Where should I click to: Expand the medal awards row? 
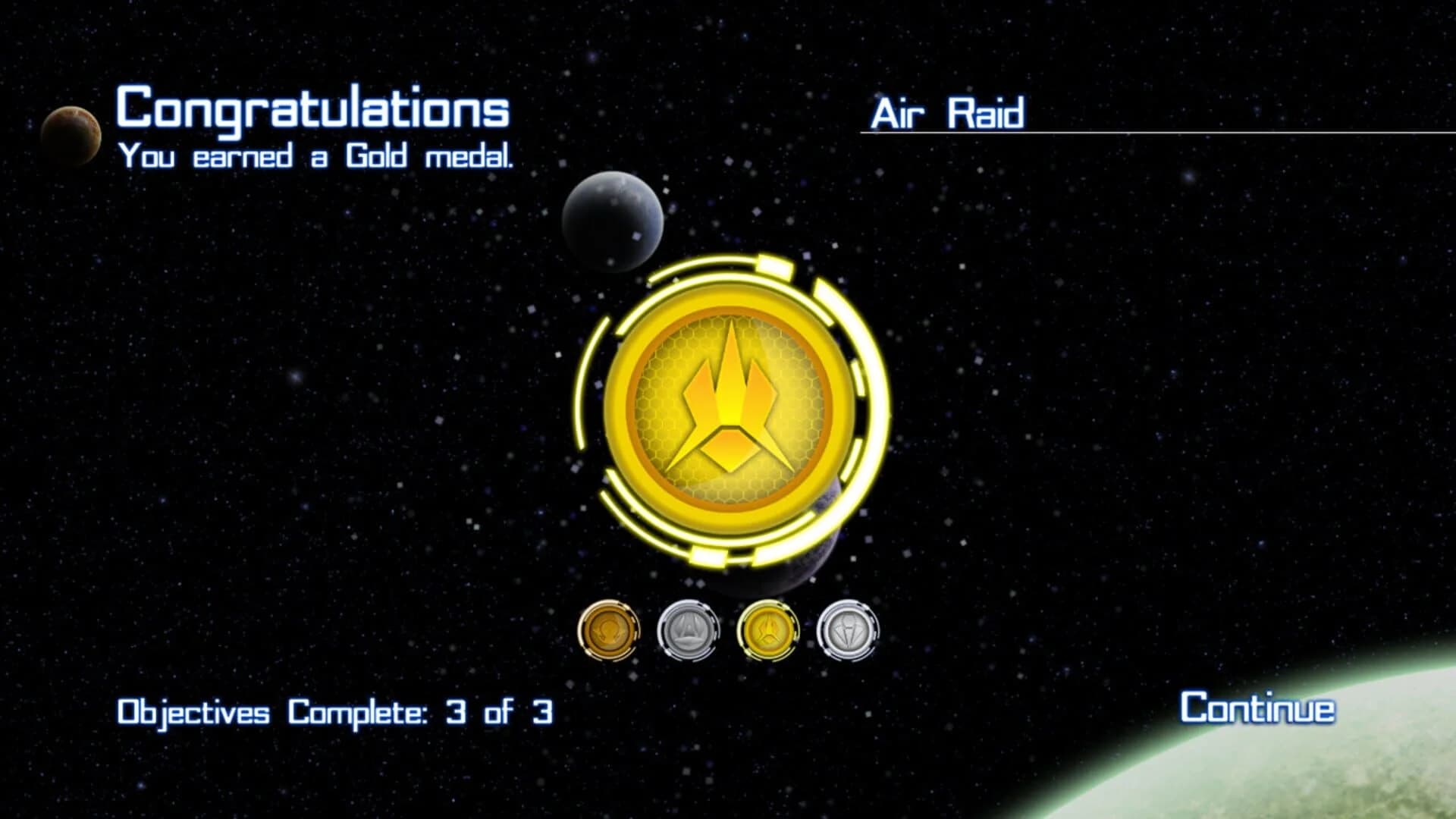tap(728, 631)
